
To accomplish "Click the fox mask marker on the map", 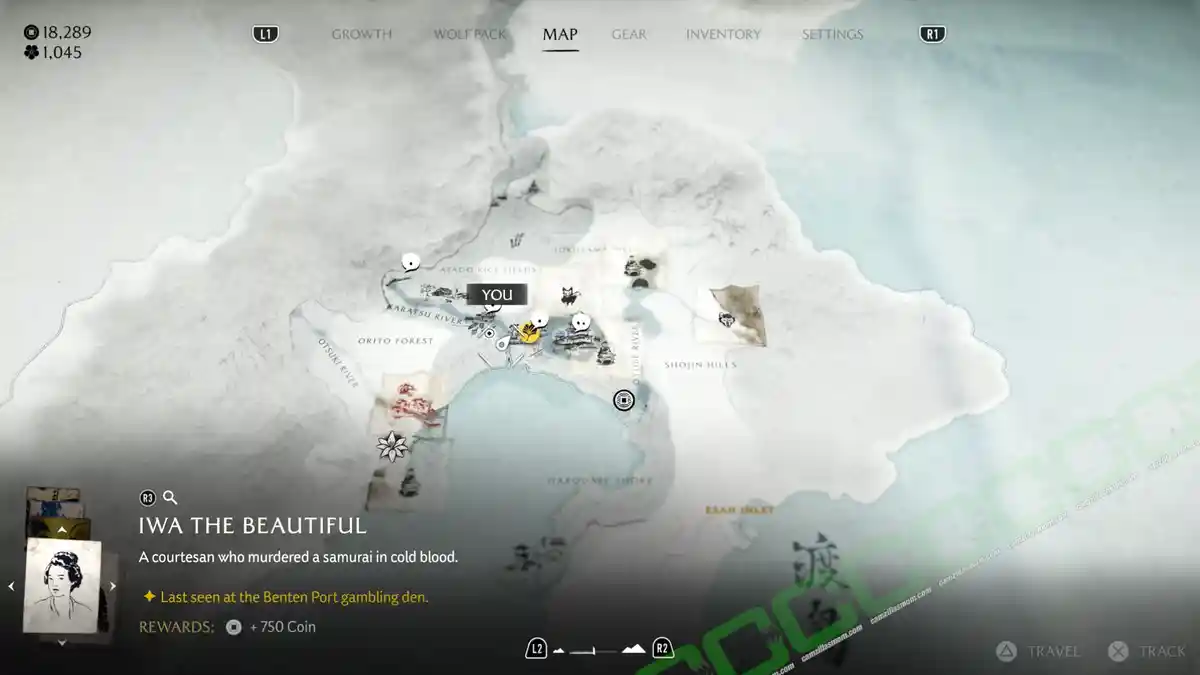I will [570, 294].
